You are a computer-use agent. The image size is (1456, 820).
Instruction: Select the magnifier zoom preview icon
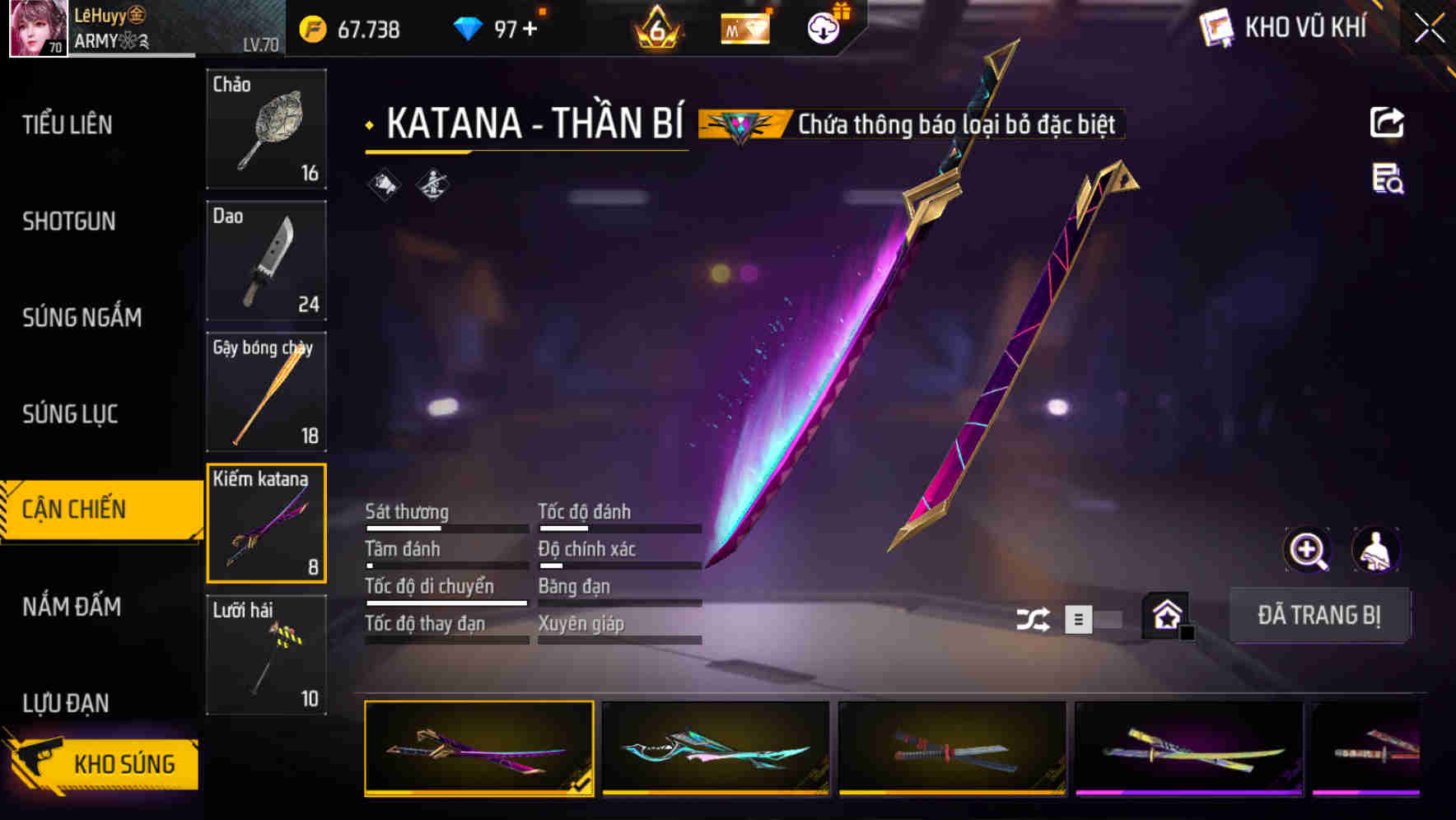1306,550
